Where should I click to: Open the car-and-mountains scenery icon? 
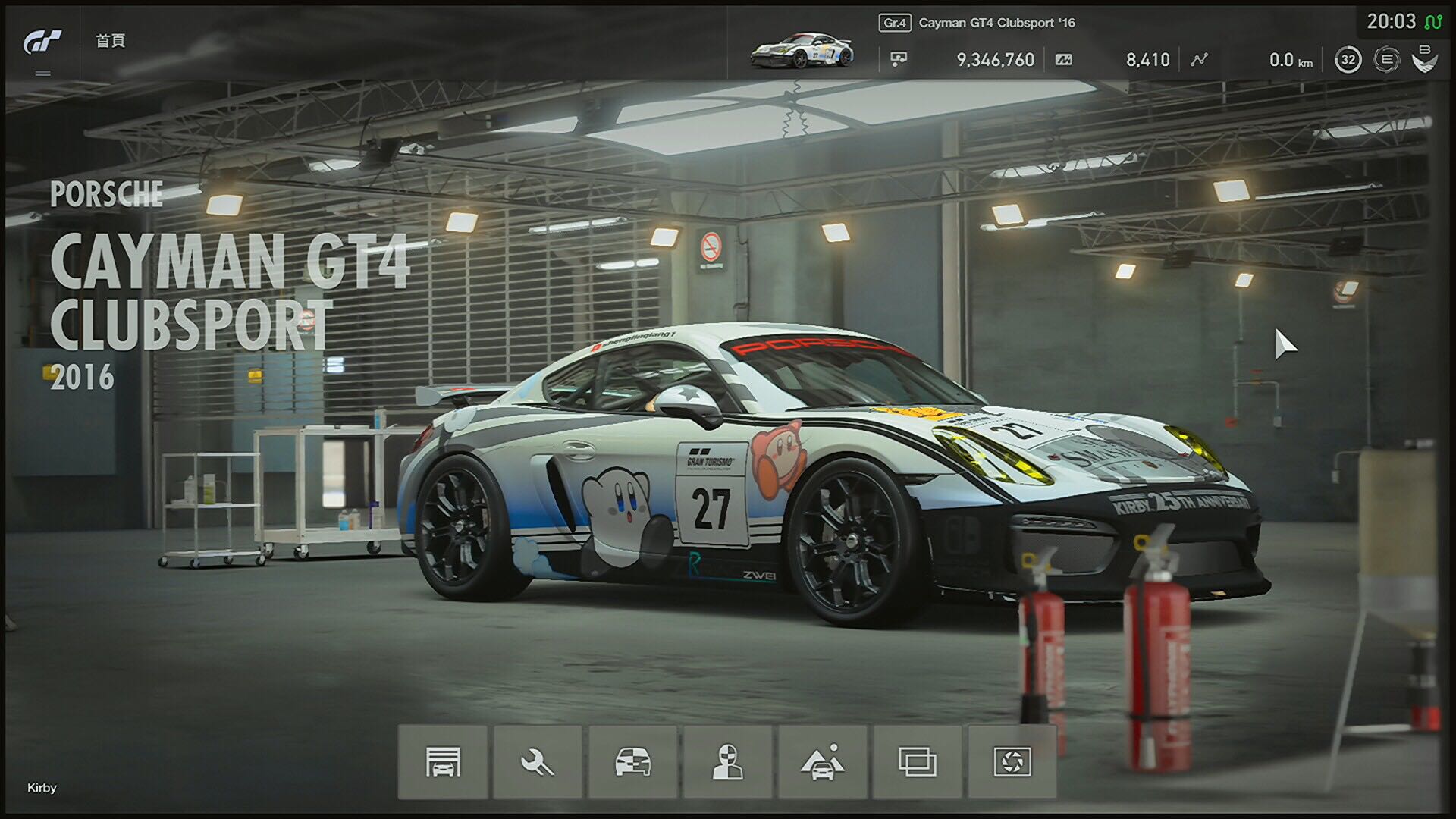(x=822, y=761)
